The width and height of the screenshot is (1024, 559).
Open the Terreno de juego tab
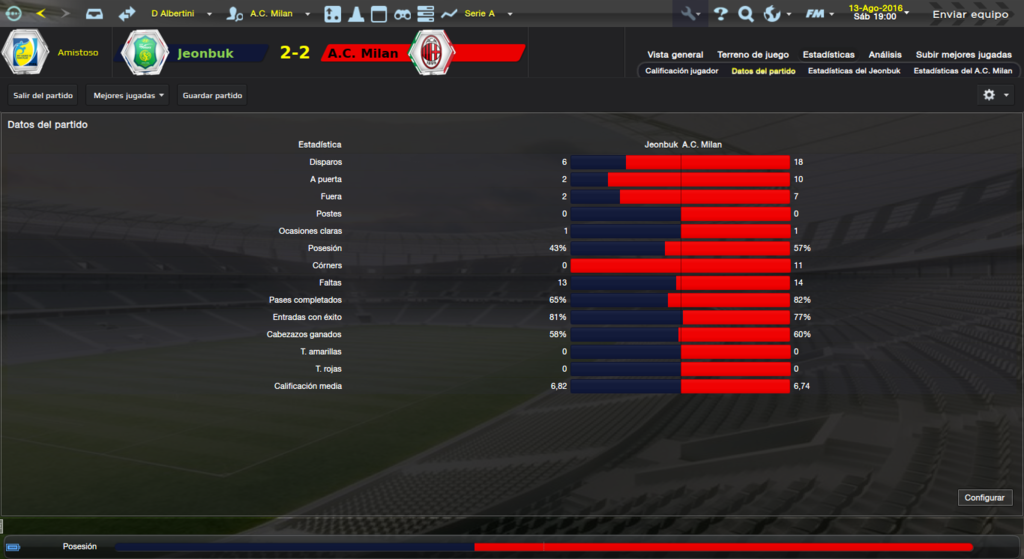(752, 55)
